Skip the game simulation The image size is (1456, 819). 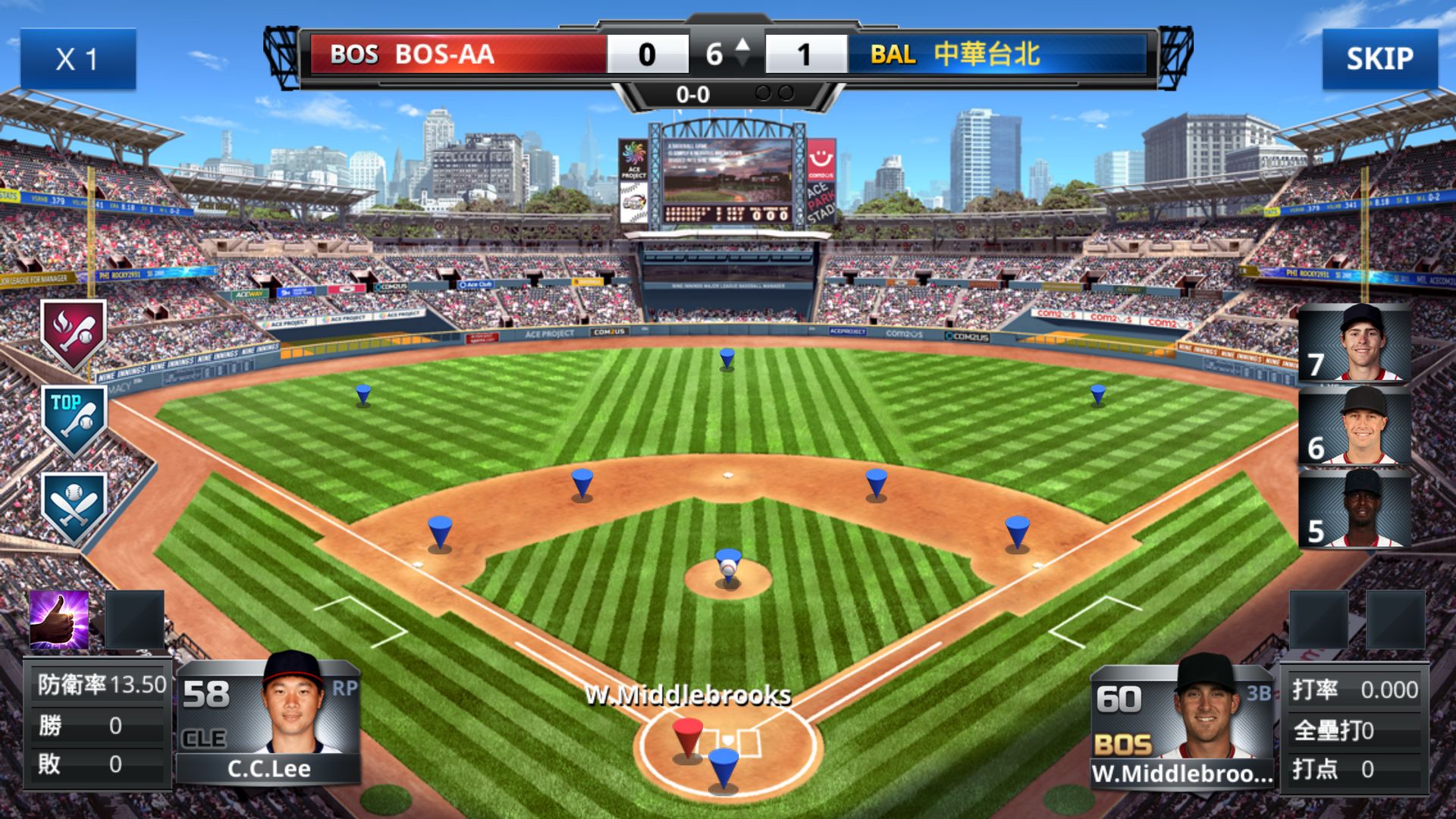tap(1379, 58)
